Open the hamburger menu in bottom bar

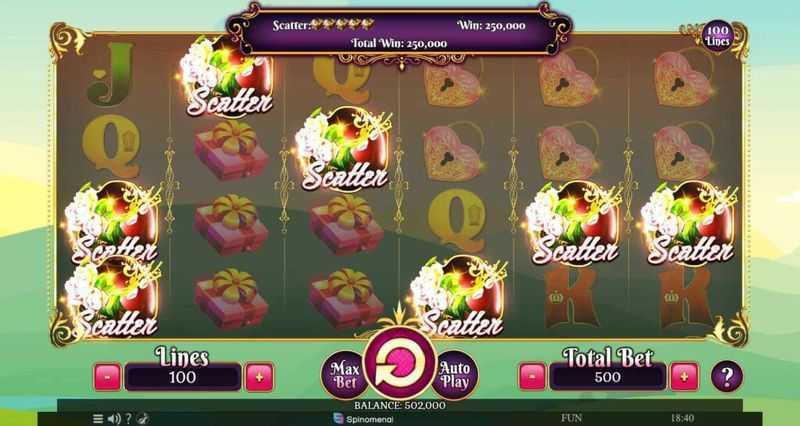pyautogui.click(x=98, y=418)
